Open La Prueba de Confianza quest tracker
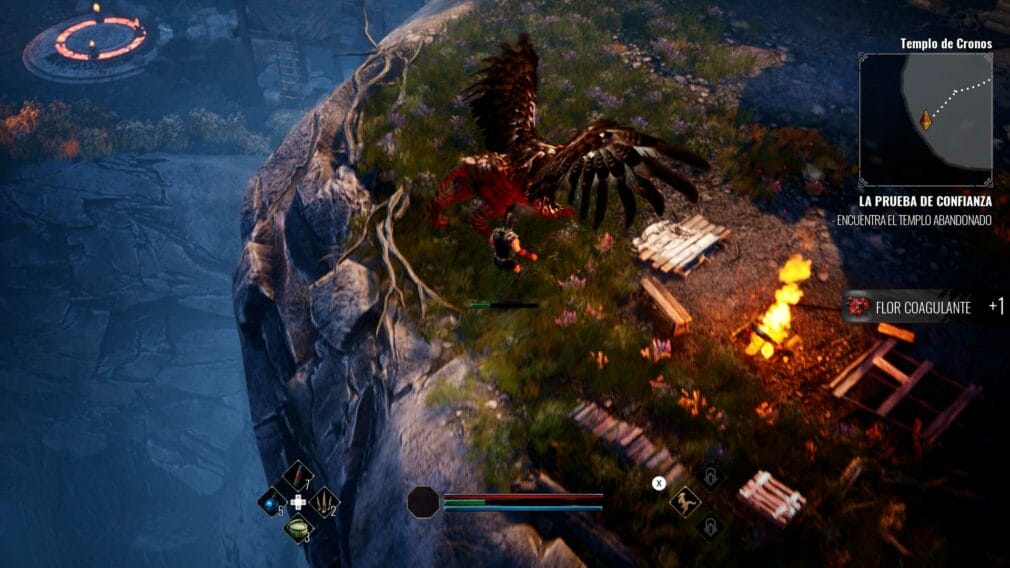This screenshot has width=1010, height=568. 924,200
